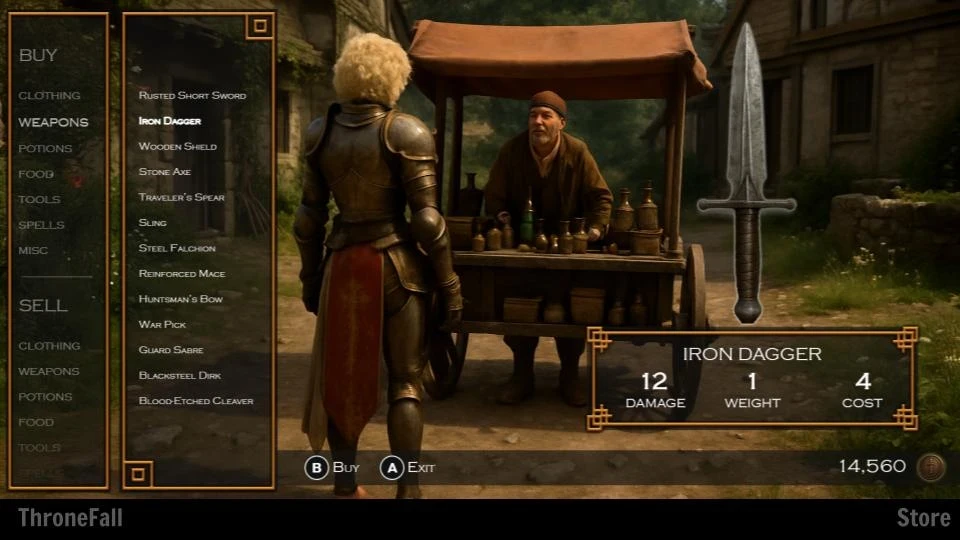Select Huntsman's Bow from the shop

point(181,299)
